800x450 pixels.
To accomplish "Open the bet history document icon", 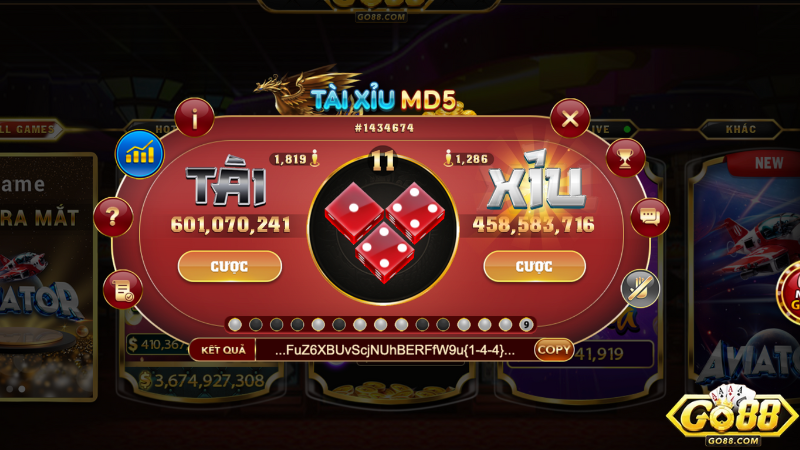I will pyautogui.click(x=122, y=290).
